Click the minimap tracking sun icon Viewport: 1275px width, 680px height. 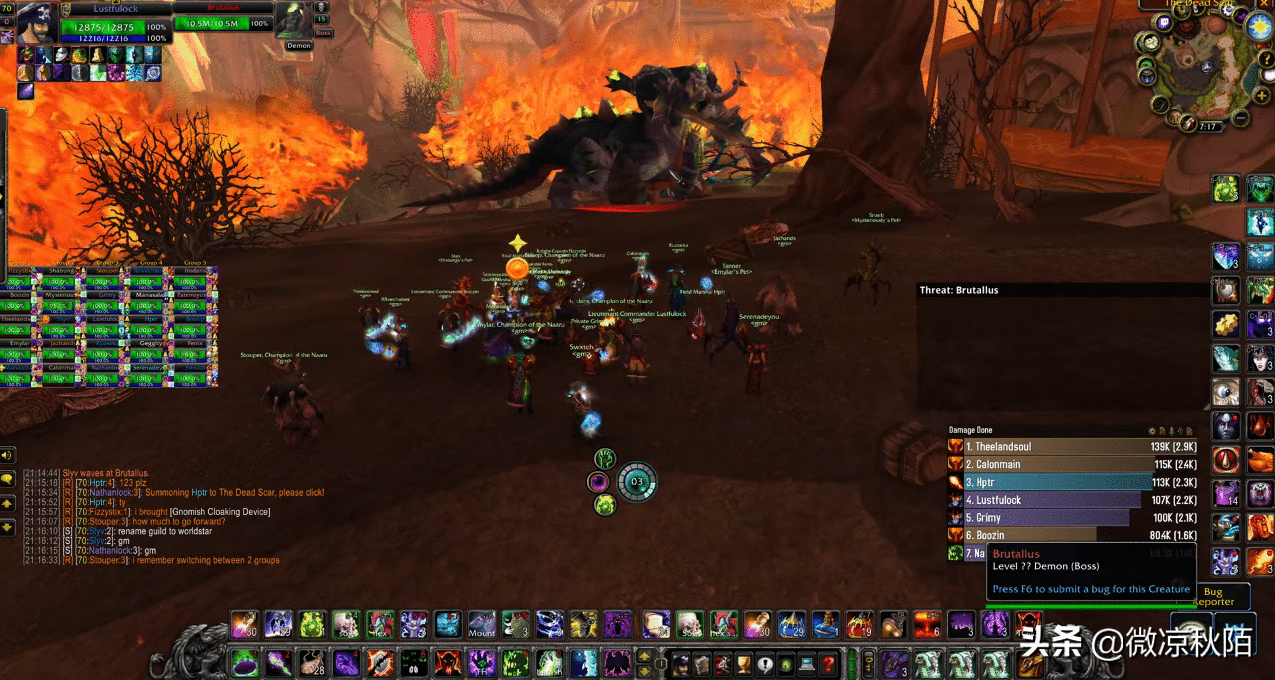(x=1258, y=27)
